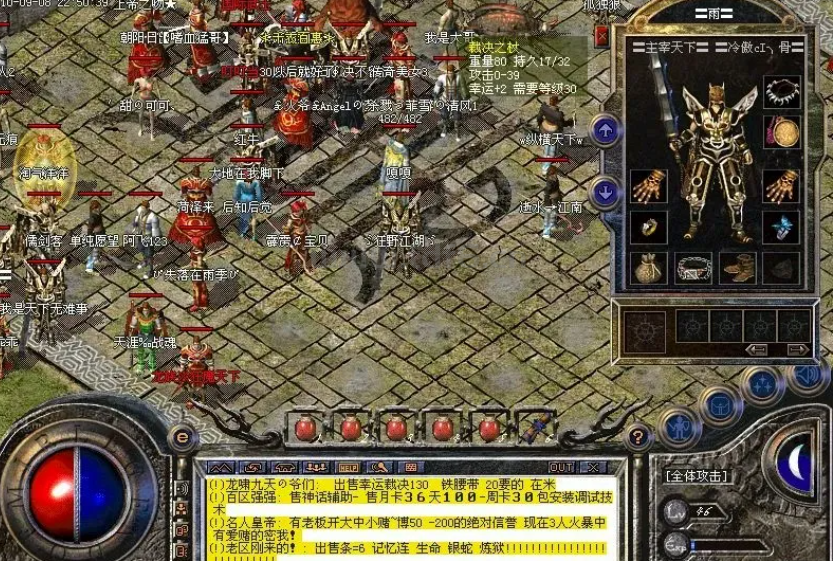Select the gold medal equipment slot

[x=781, y=132]
